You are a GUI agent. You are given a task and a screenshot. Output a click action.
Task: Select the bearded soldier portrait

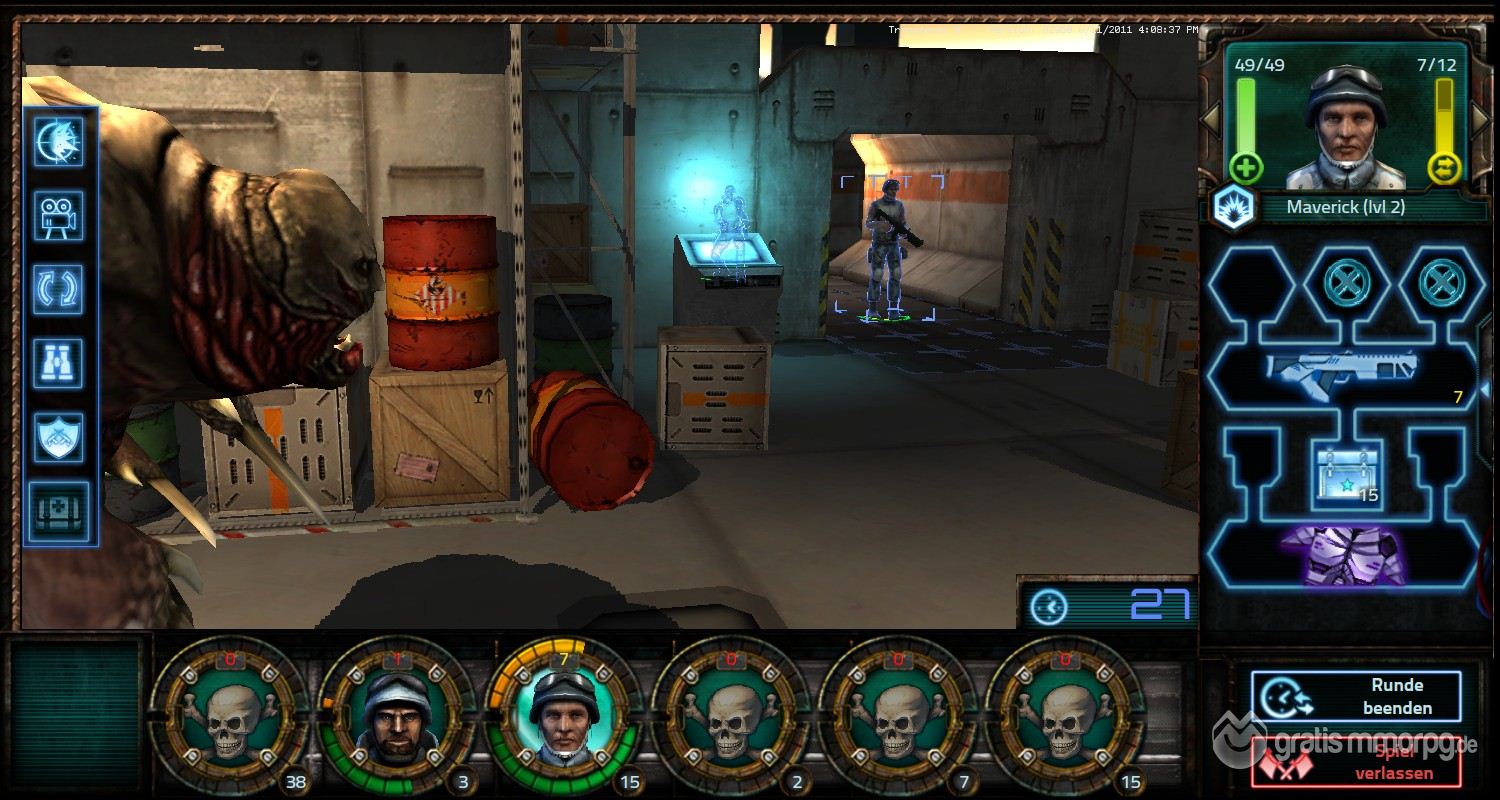click(x=397, y=713)
